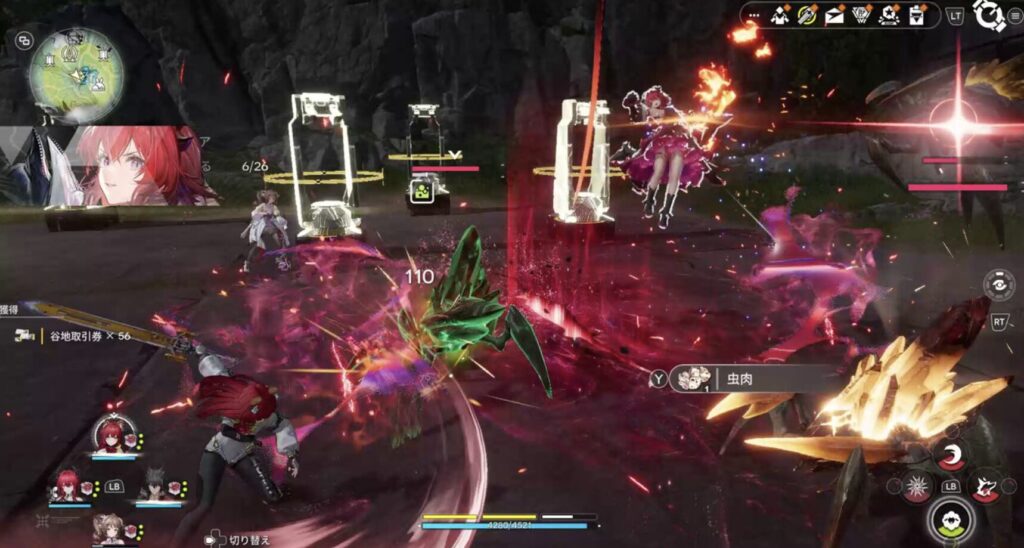
Task: Switch to the dark-haired party member
Action: [152, 486]
